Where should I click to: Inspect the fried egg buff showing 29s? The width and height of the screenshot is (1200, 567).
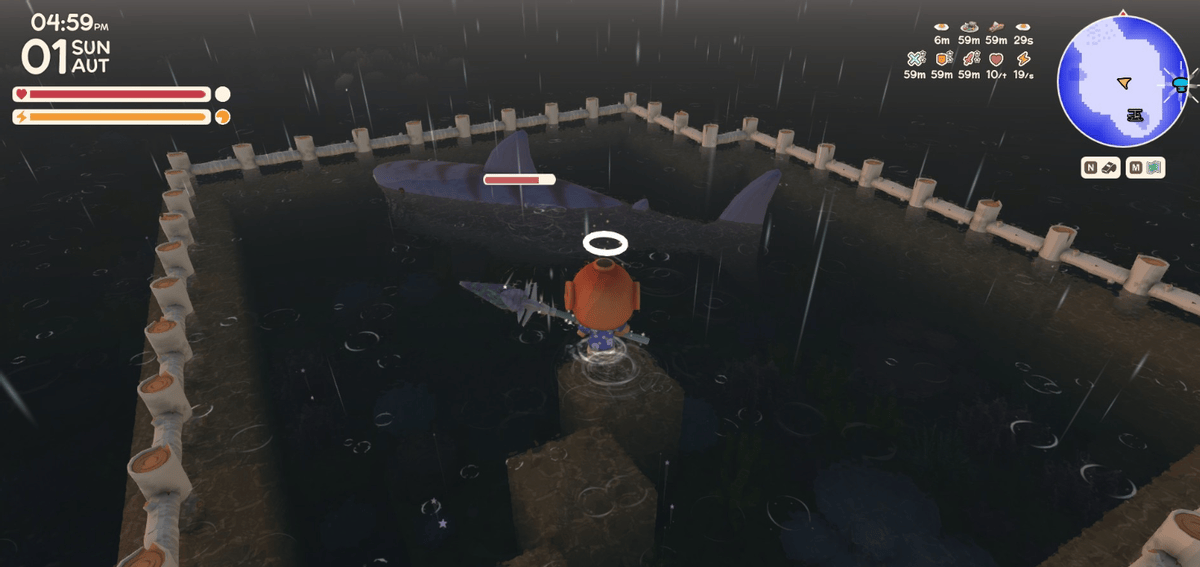1022,27
